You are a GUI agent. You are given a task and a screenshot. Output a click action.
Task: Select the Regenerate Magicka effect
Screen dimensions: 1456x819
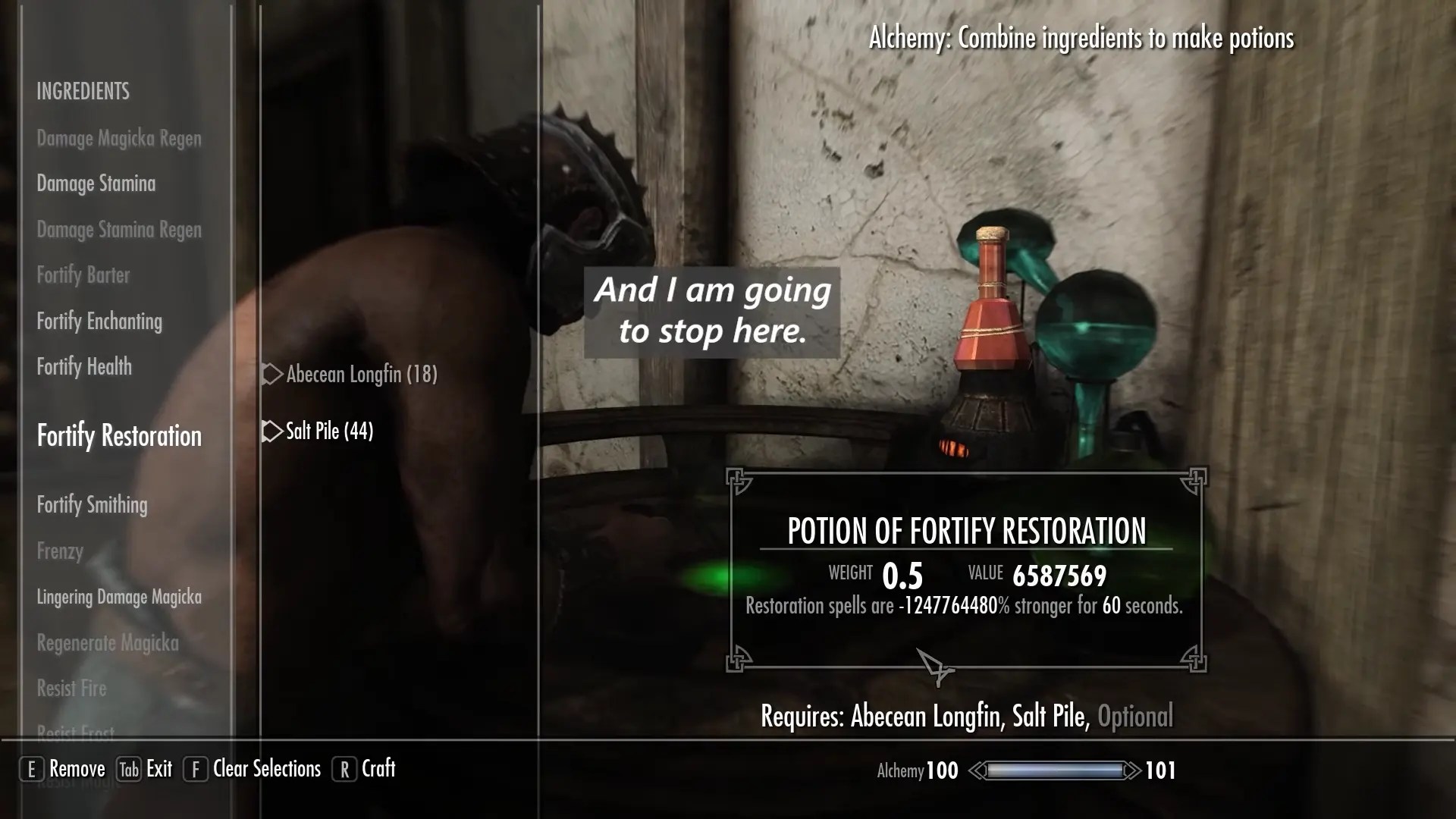107,642
